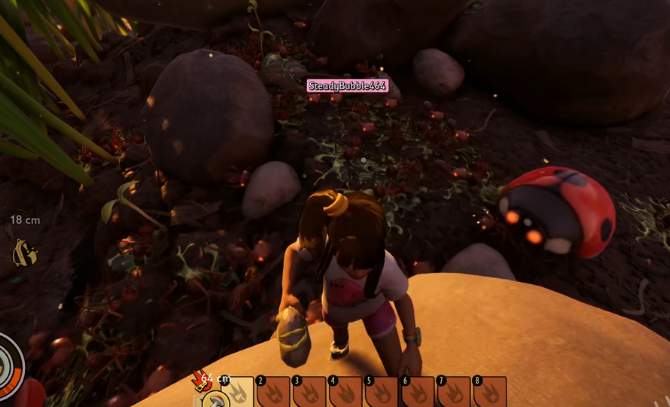This screenshot has width=670, height=407.
Task: Click the SteadyBubble464 player name tag
Action: tap(345, 86)
